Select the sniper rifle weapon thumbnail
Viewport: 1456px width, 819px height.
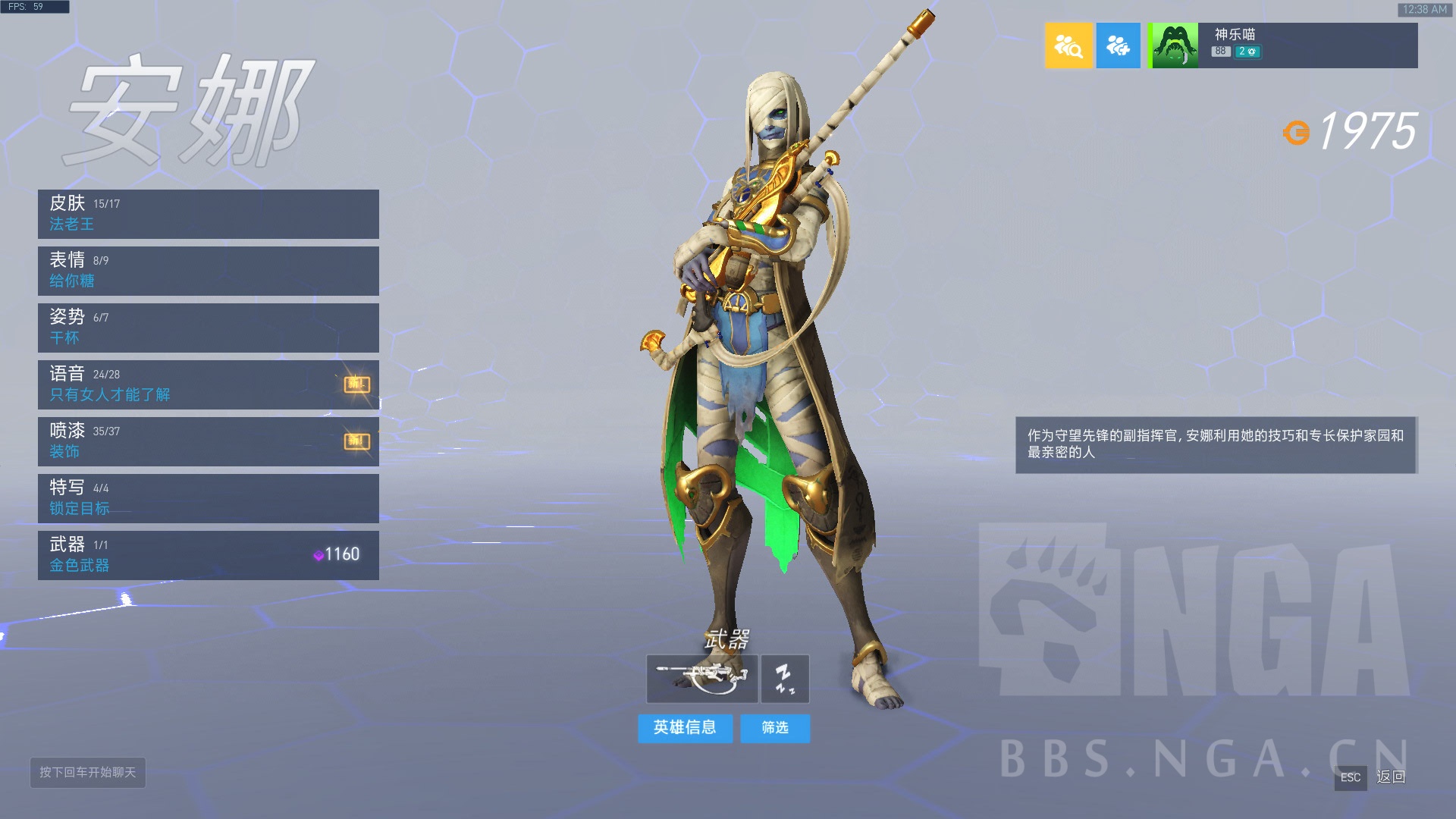701,679
